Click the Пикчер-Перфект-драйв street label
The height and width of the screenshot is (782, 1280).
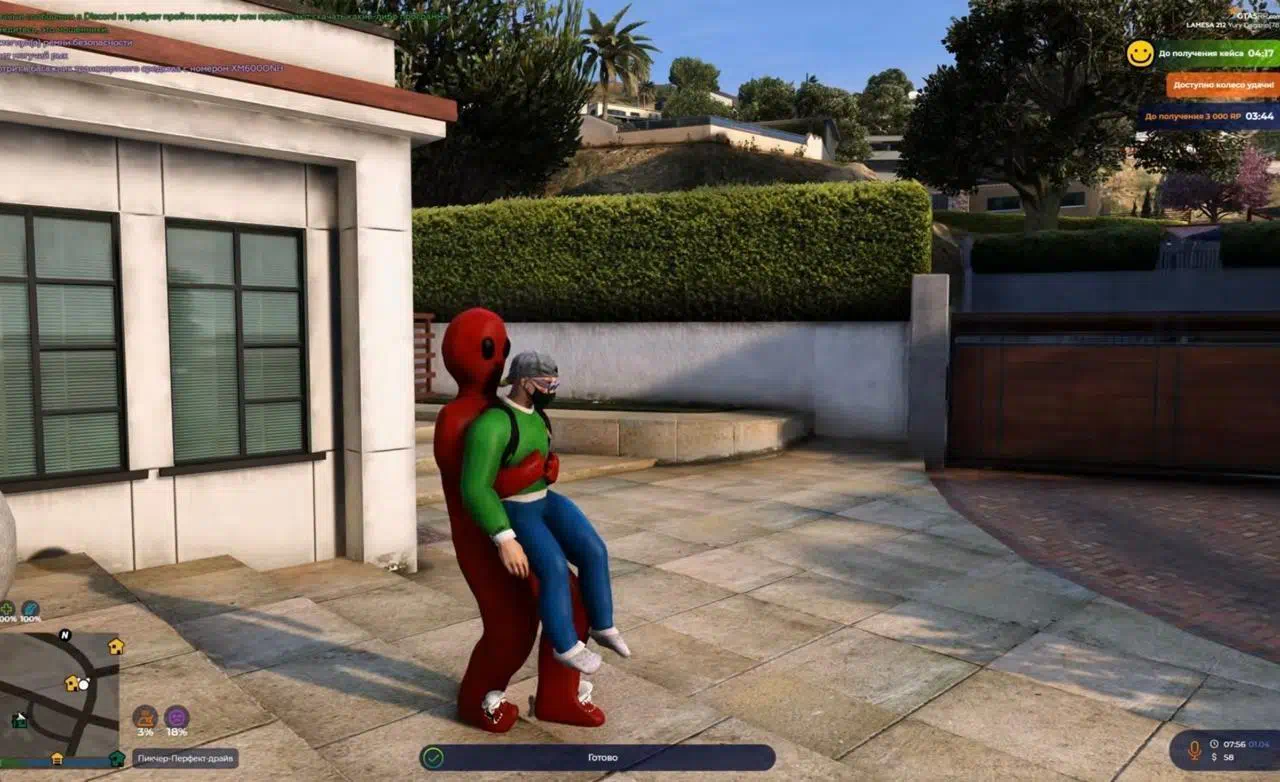click(x=185, y=758)
